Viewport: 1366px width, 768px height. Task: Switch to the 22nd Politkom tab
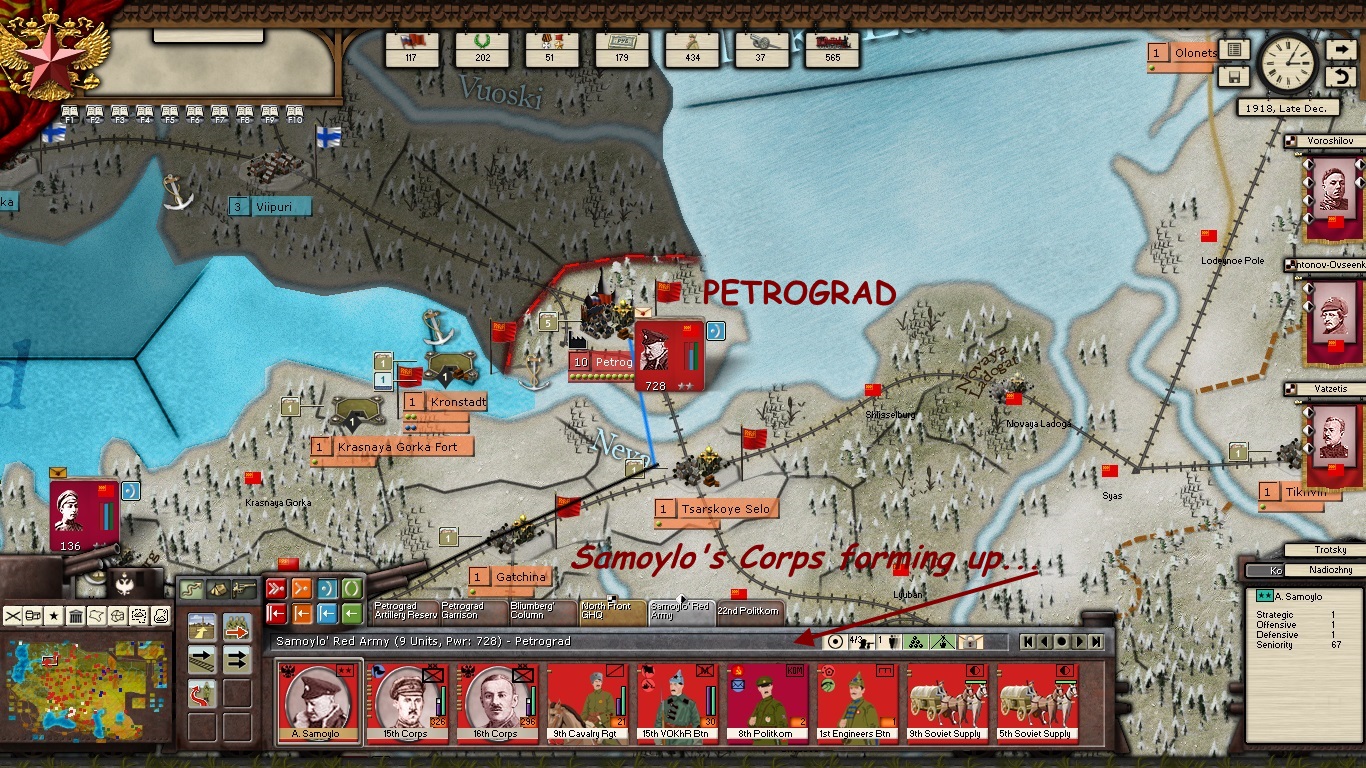[750, 610]
